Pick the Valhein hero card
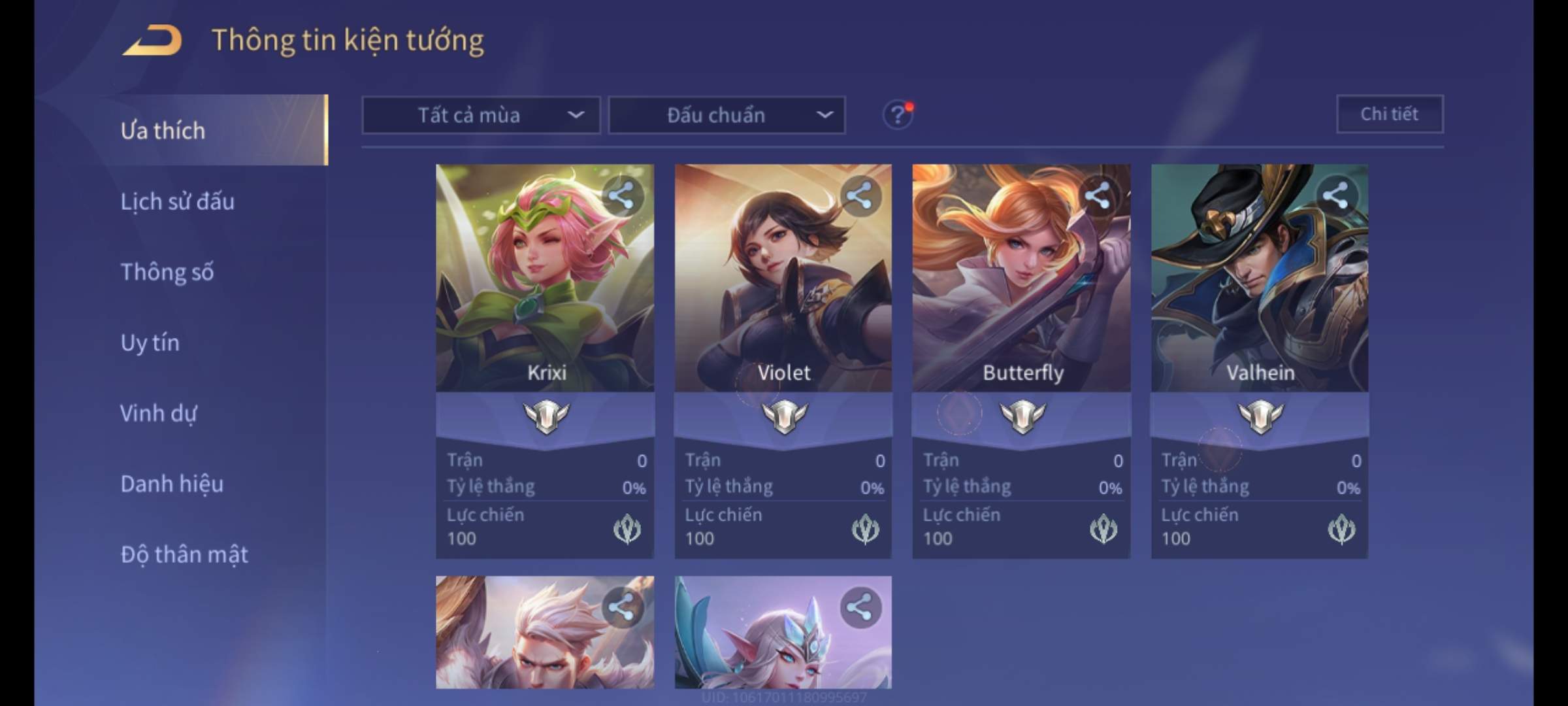This screenshot has height=706, width=1568. click(1260, 281)
